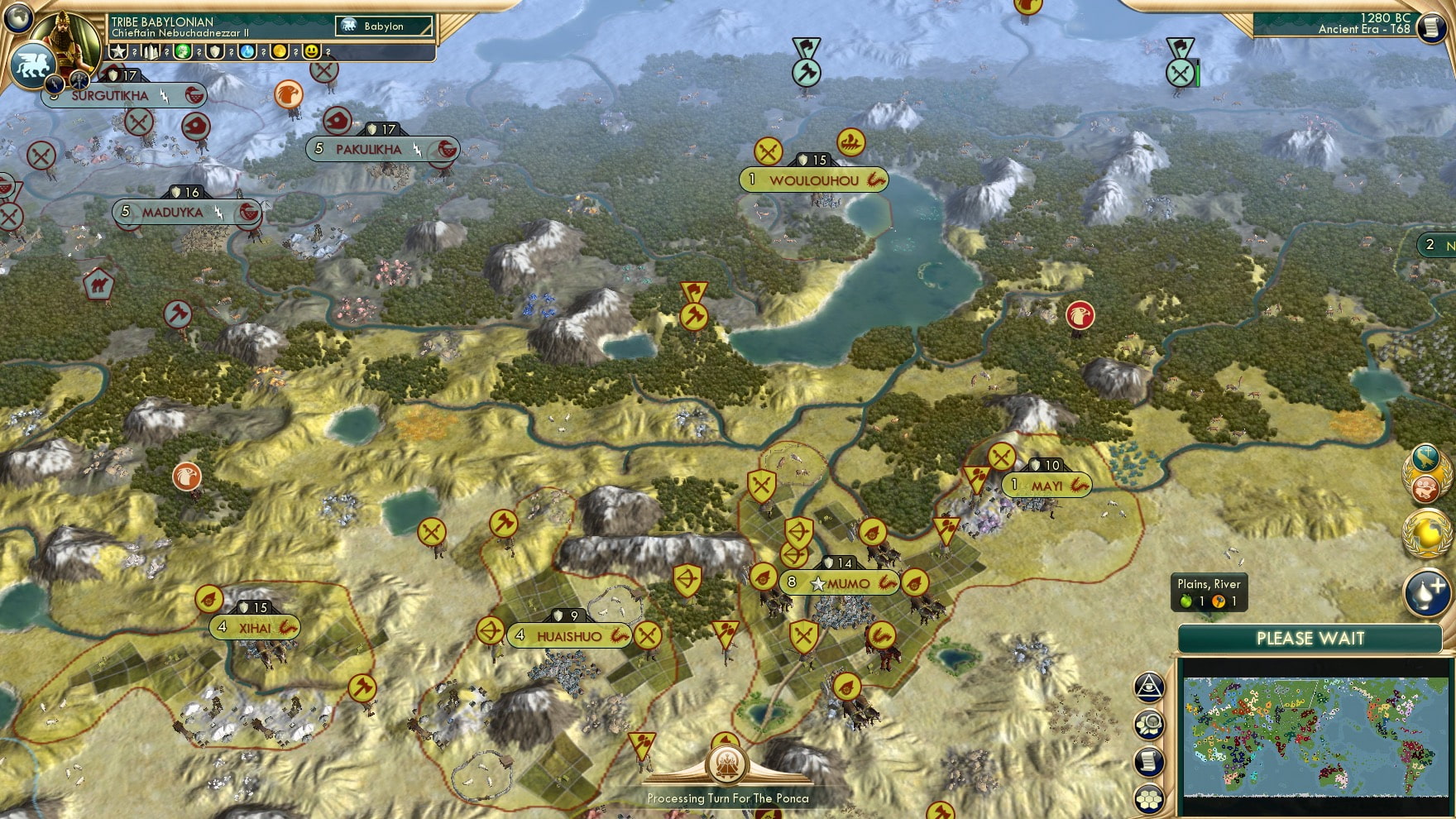Click the gold coin icon in the top status bar

point(280,53)
